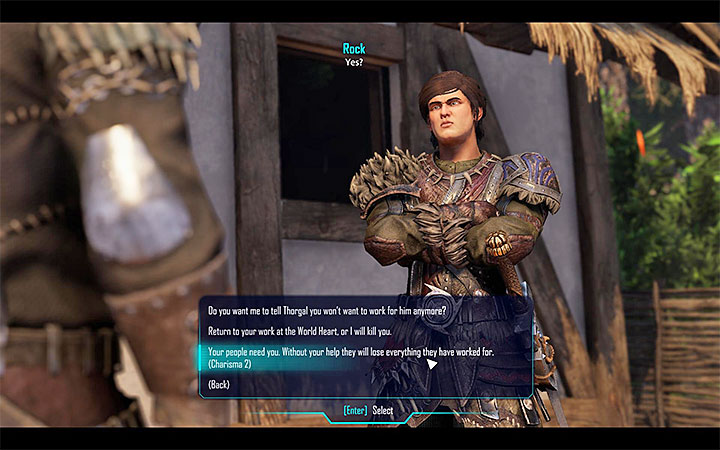Choose the (Back) dialogue option

coord(221,385)
